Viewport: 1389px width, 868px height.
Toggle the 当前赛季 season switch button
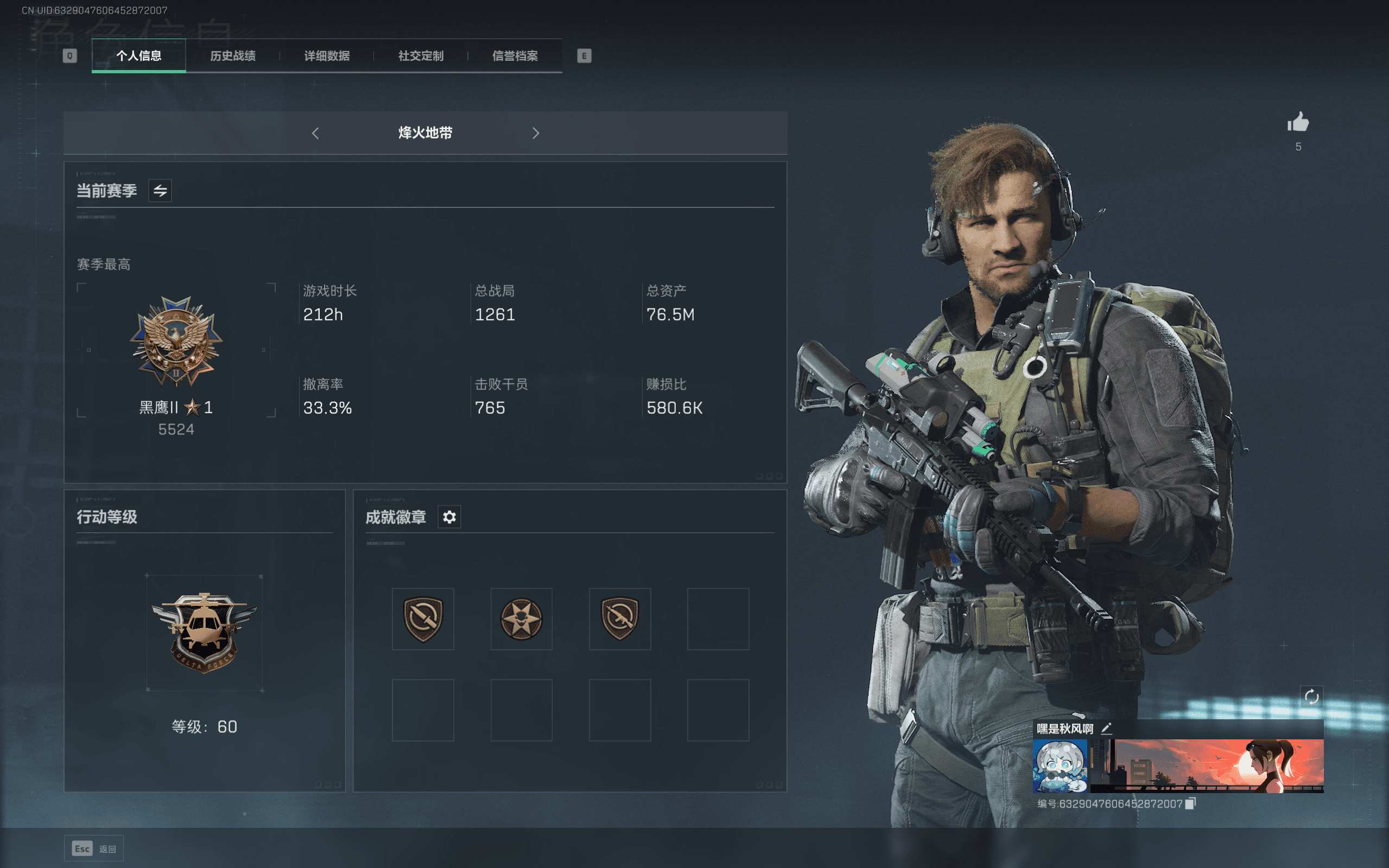pos(160,191)
